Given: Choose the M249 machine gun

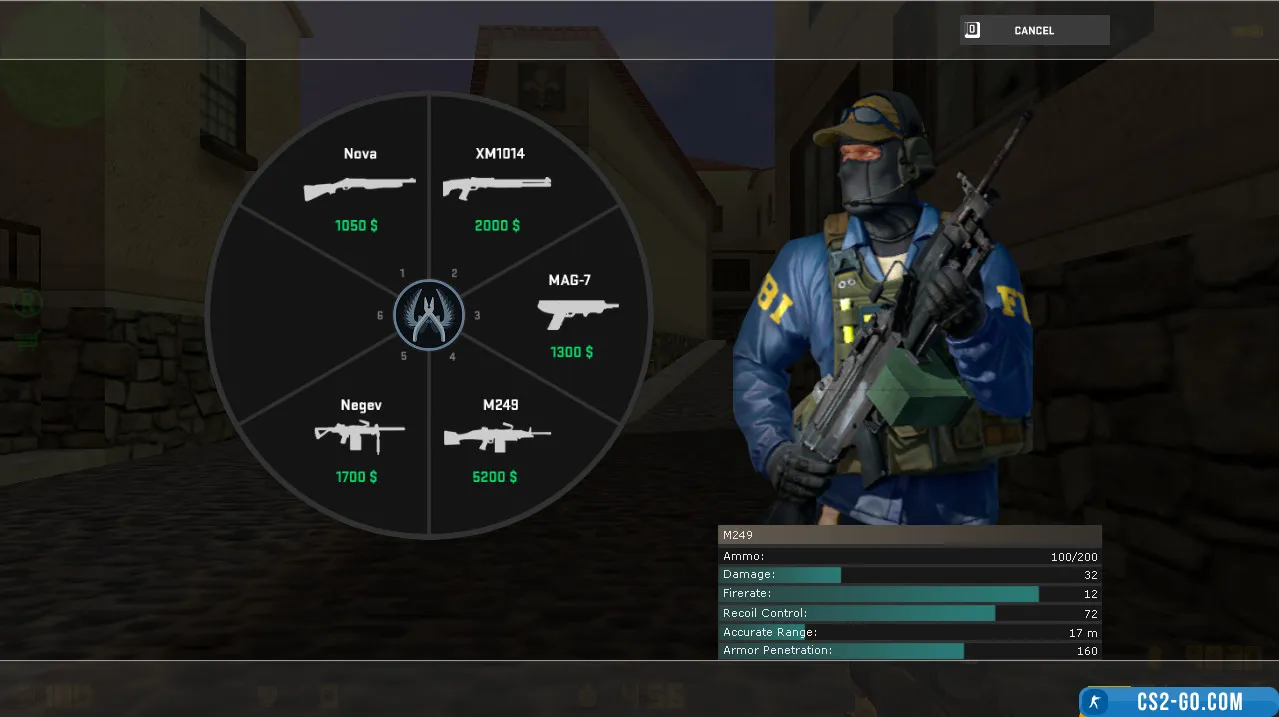Looking at the screenshot, I should tap(497, 440).
